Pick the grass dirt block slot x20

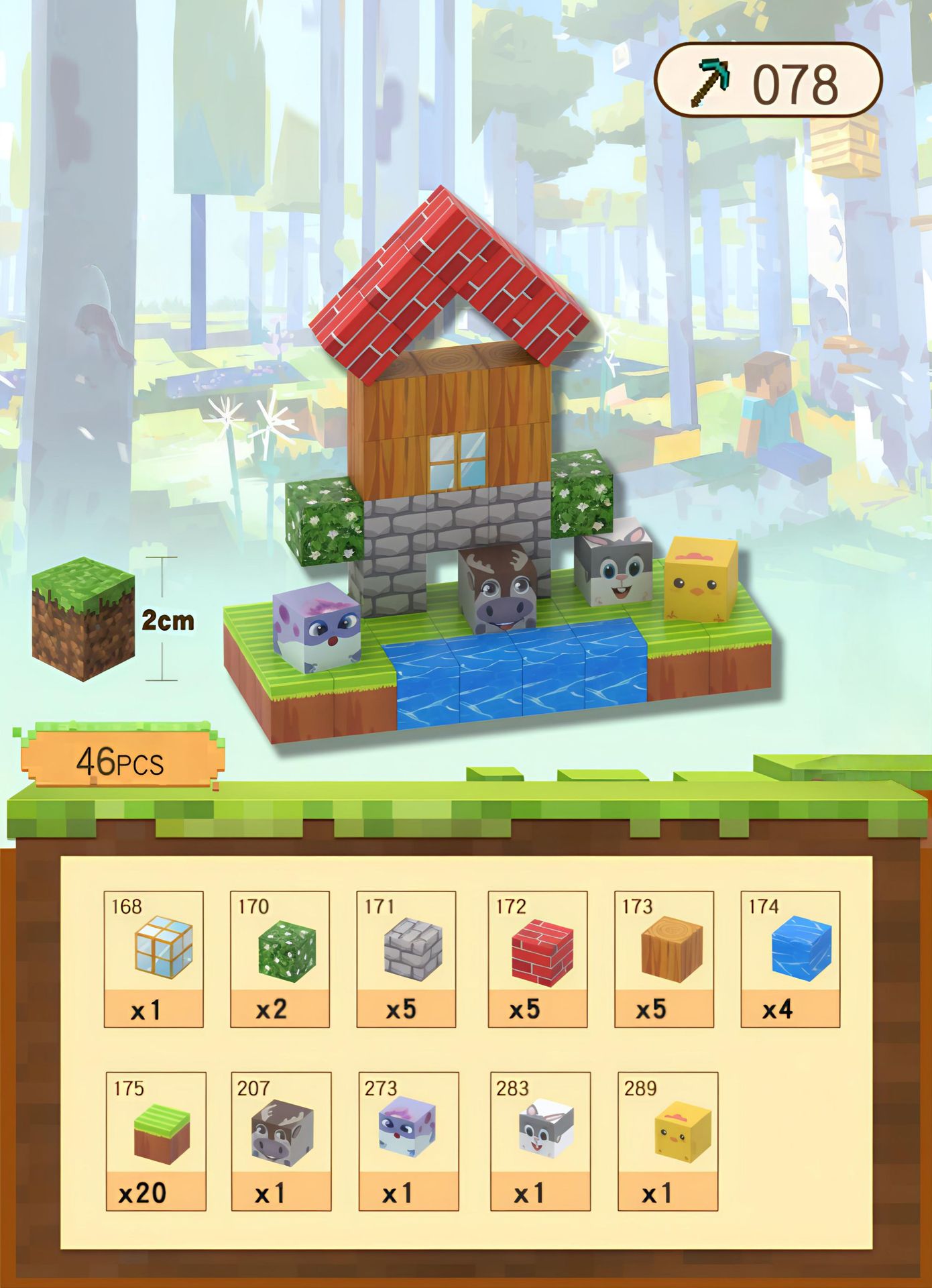(156, 1141)
